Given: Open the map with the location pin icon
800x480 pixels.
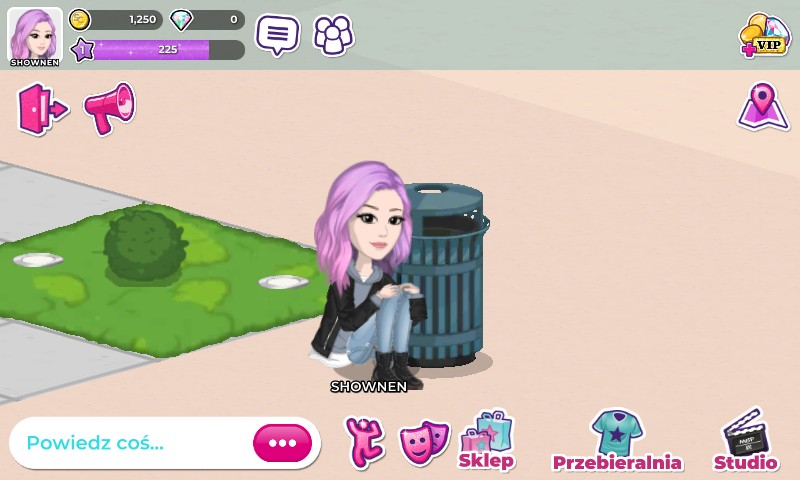Looking at the screenshot, I should [763, 106].
